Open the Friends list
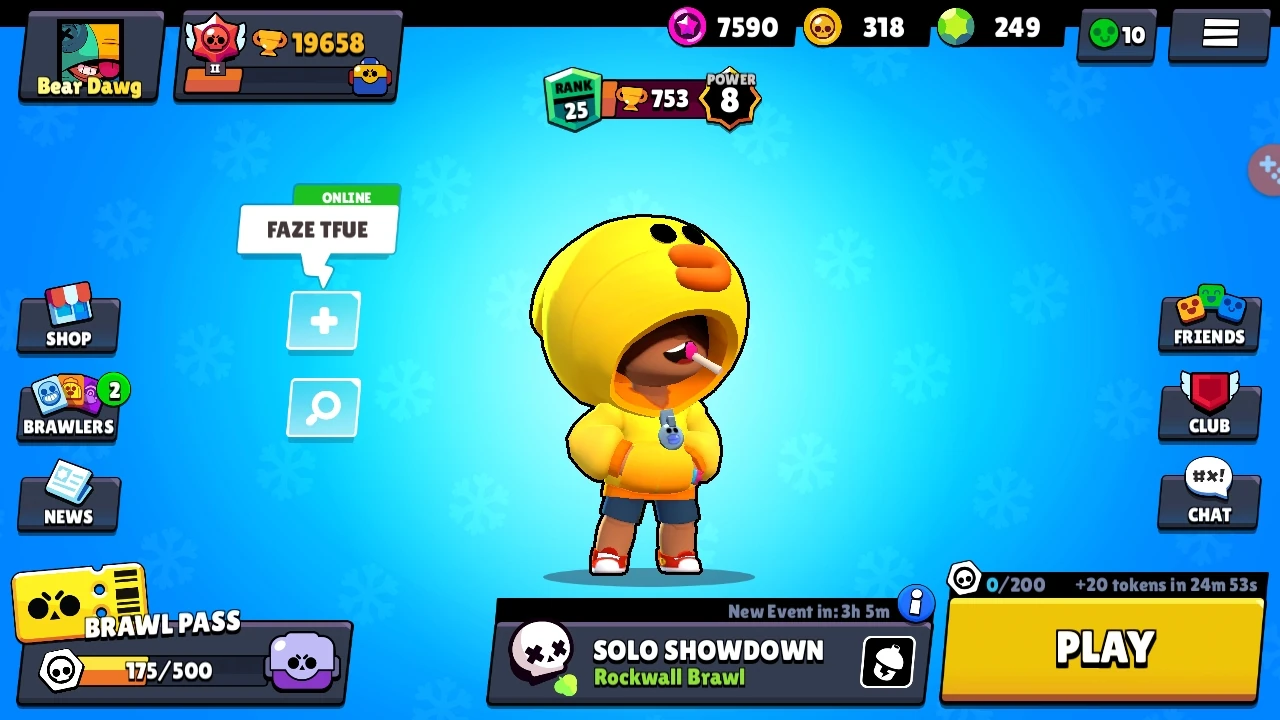The width and height of the screenshot is (1280, 720). pyautogui.click(x=1209, y=320)
